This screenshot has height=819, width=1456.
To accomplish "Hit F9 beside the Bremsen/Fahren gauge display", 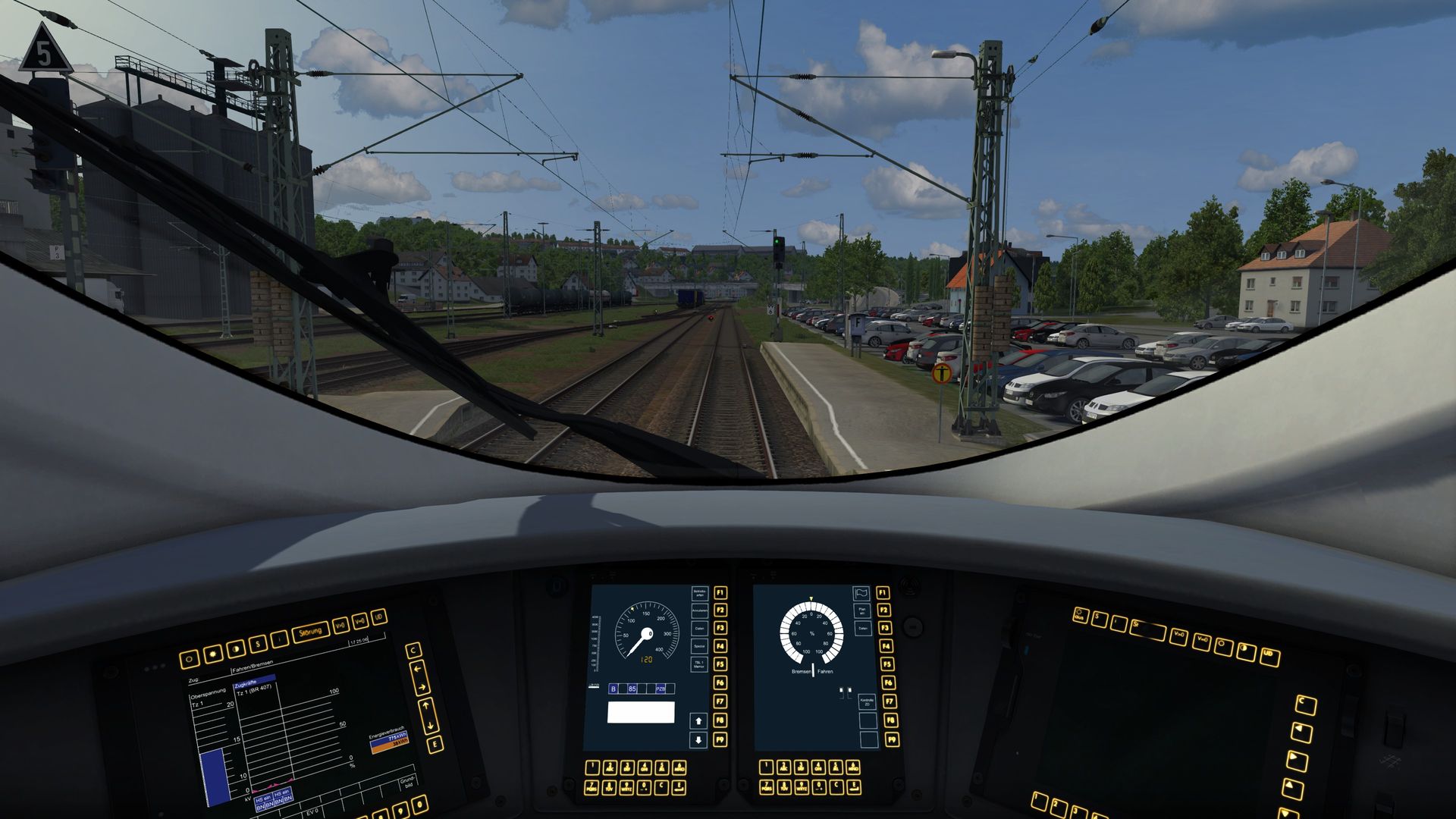I will (x=891, y=739).
